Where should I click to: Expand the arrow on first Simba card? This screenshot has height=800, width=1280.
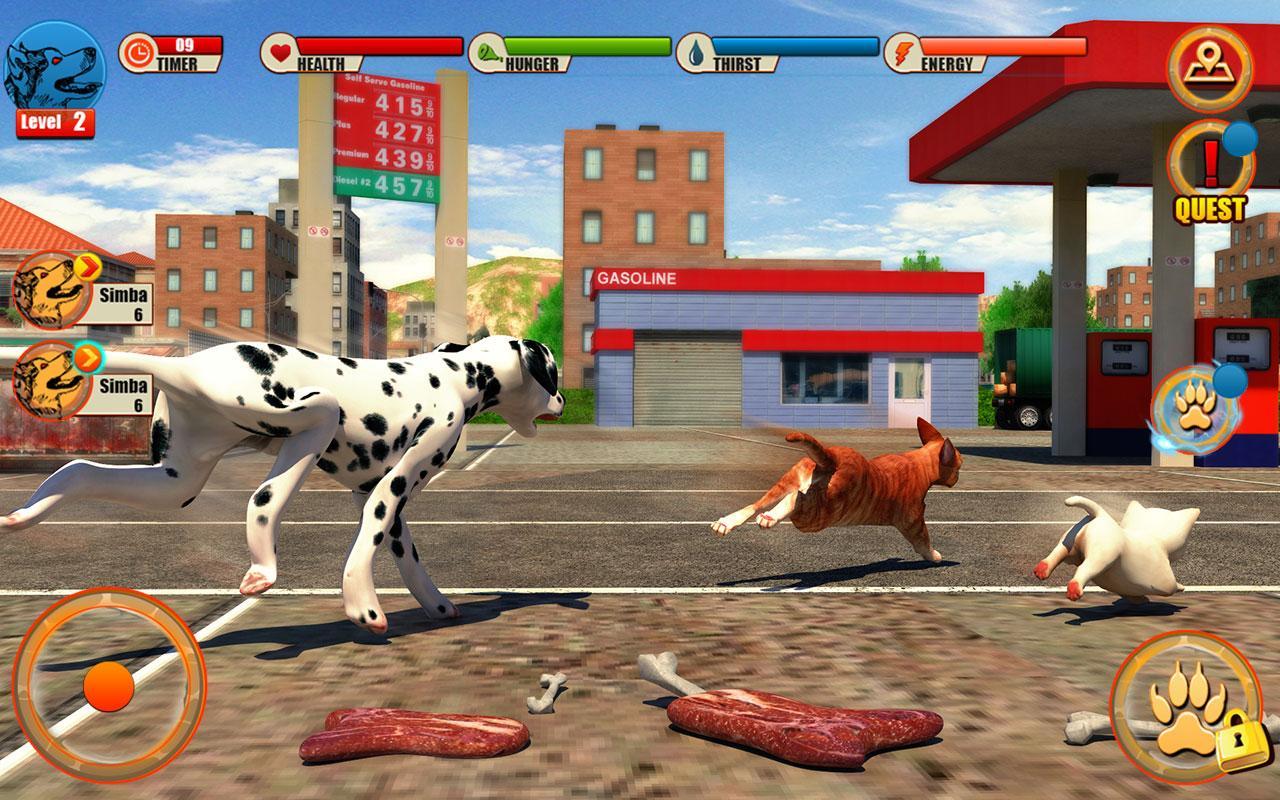pos(87,268)
